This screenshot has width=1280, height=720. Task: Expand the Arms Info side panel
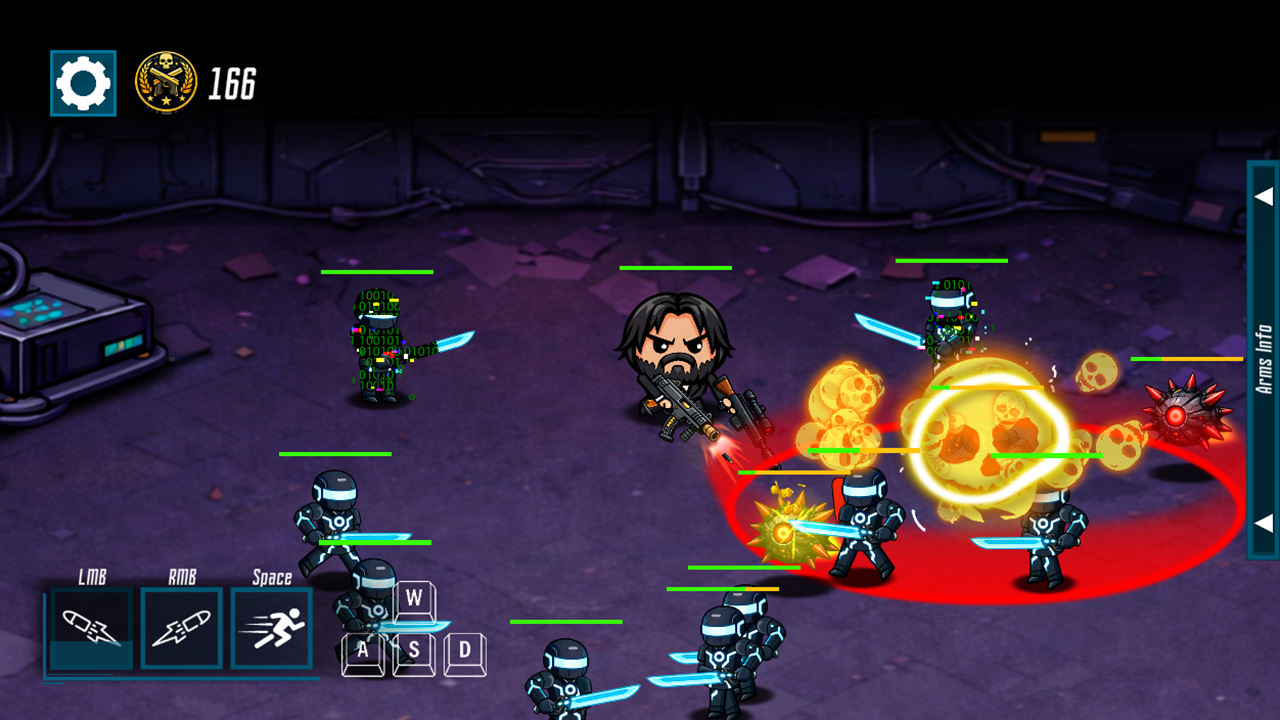point(1264,358)
